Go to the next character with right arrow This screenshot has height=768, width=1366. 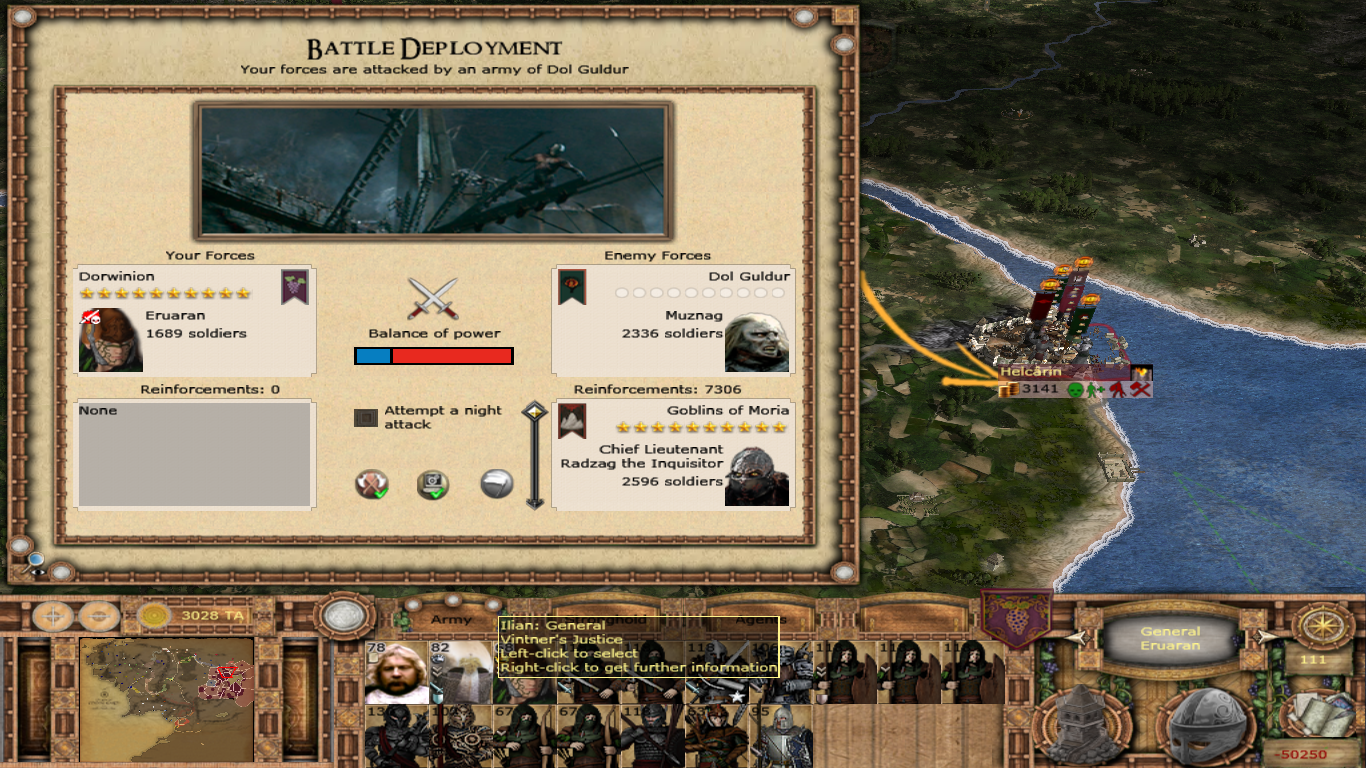(x=1265, y=637)
